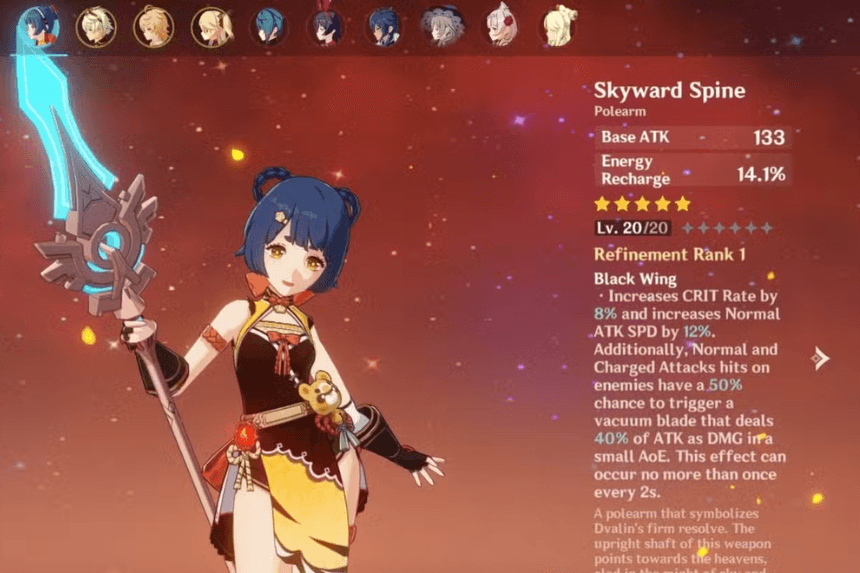
Task: Select the blonde male Traveler portrait
Action: coord(153,26)
